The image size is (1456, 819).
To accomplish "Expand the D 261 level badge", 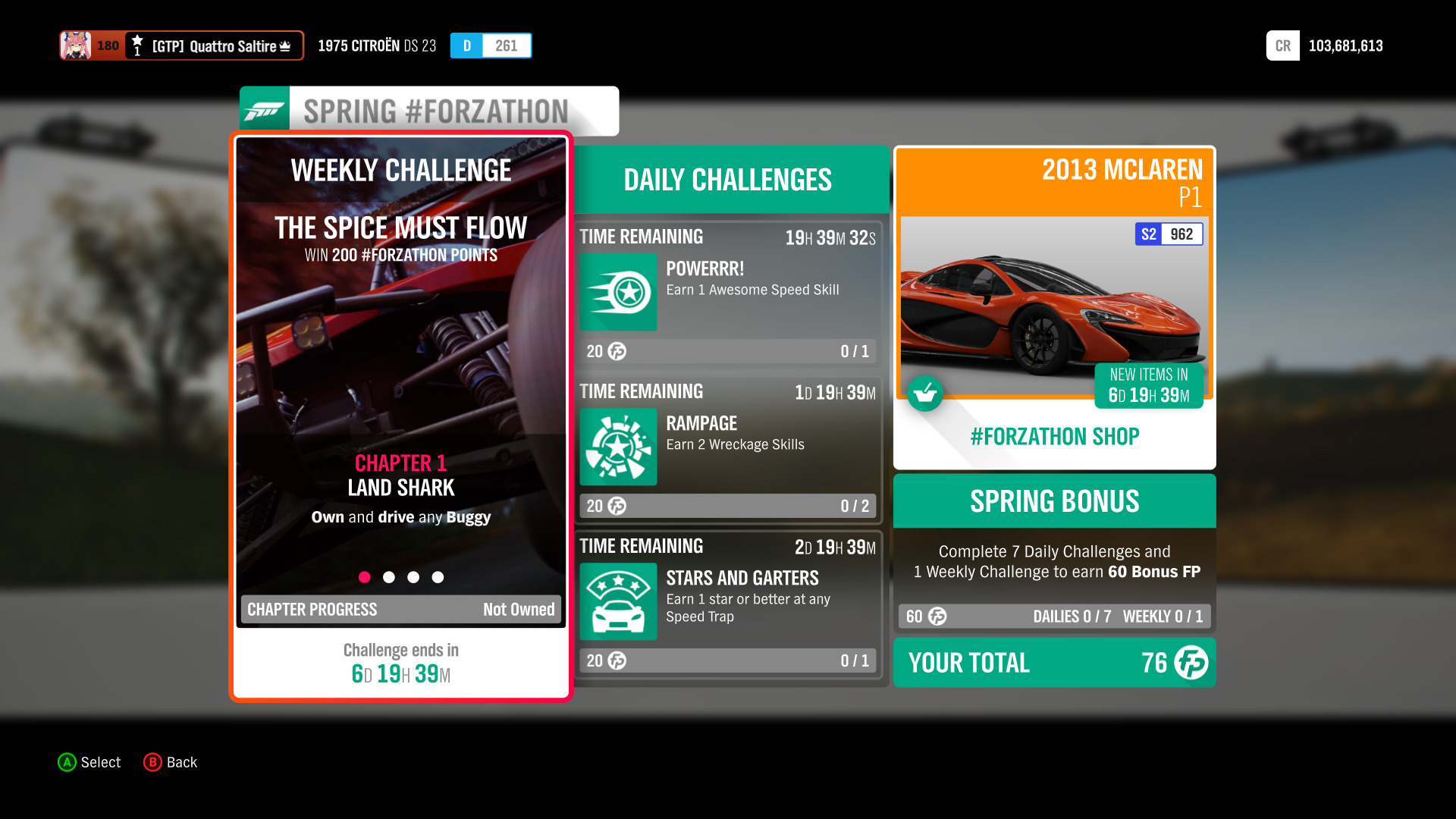I will click(x=490, y=45).
